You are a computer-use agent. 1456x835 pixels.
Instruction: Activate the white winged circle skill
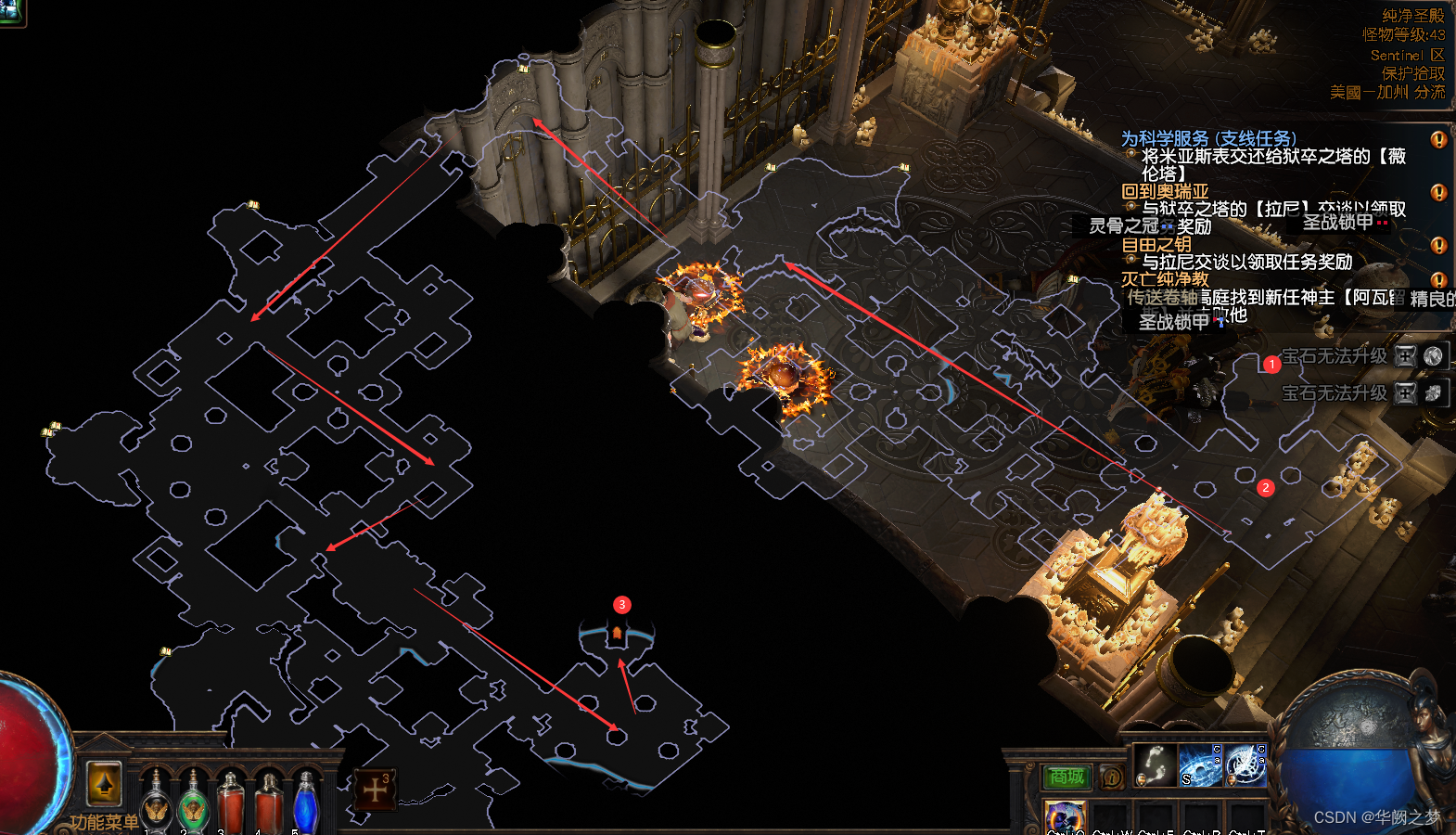point(1245,764)
